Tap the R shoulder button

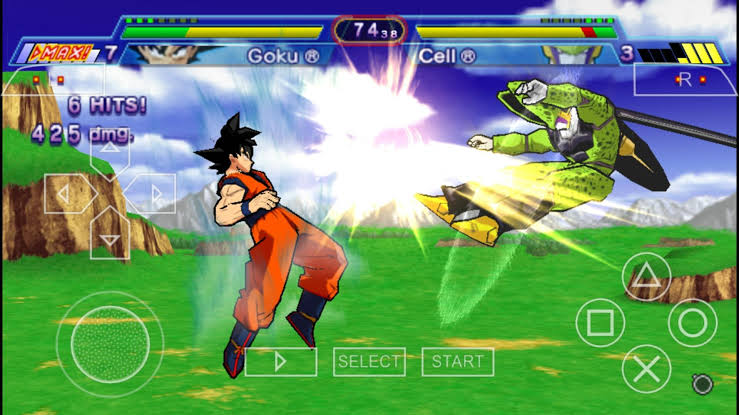point(687,79)
